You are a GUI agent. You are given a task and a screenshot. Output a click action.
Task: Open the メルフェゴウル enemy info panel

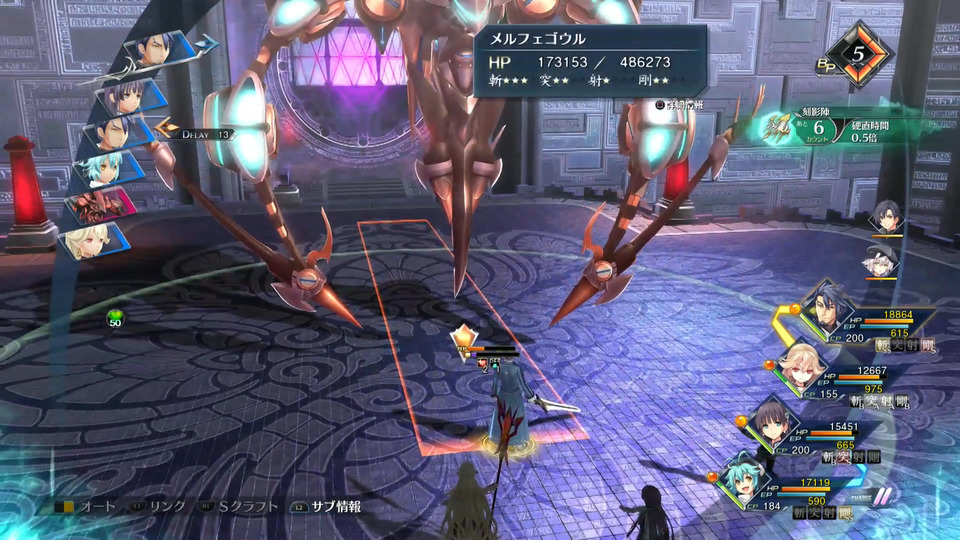tap(589, 62)
